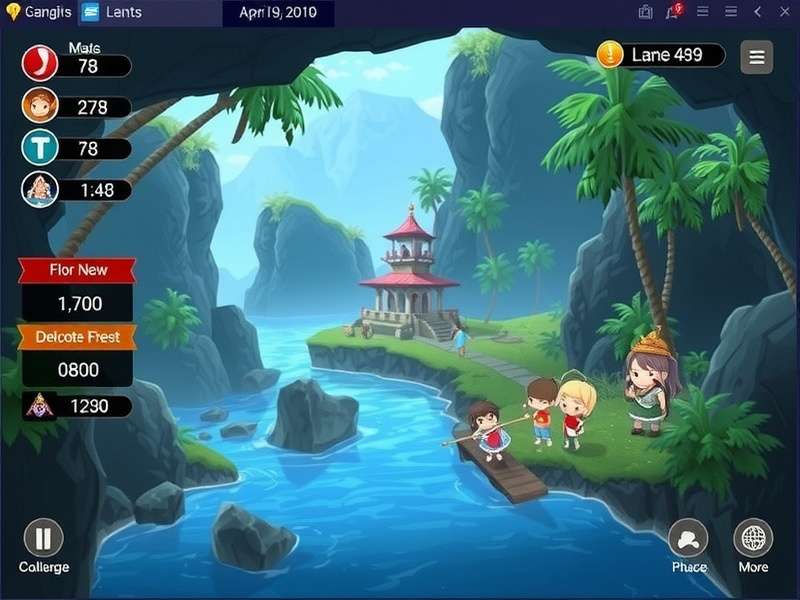The height and width of the screenshot is (600, 800).
Task: Open the Phace button
Action: pos(688,539)
